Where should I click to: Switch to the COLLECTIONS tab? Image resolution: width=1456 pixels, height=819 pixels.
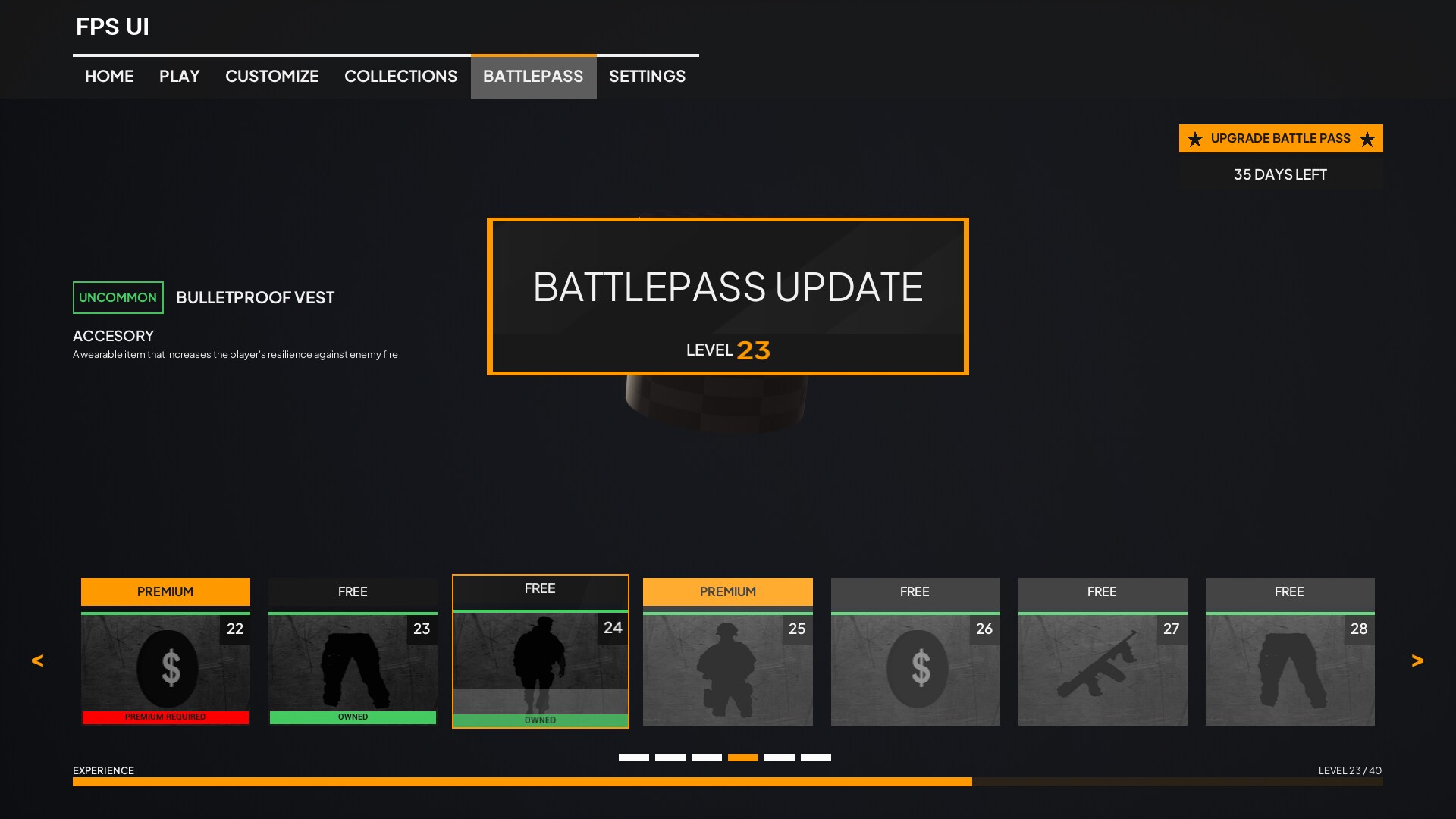click(x=401, y=76)
